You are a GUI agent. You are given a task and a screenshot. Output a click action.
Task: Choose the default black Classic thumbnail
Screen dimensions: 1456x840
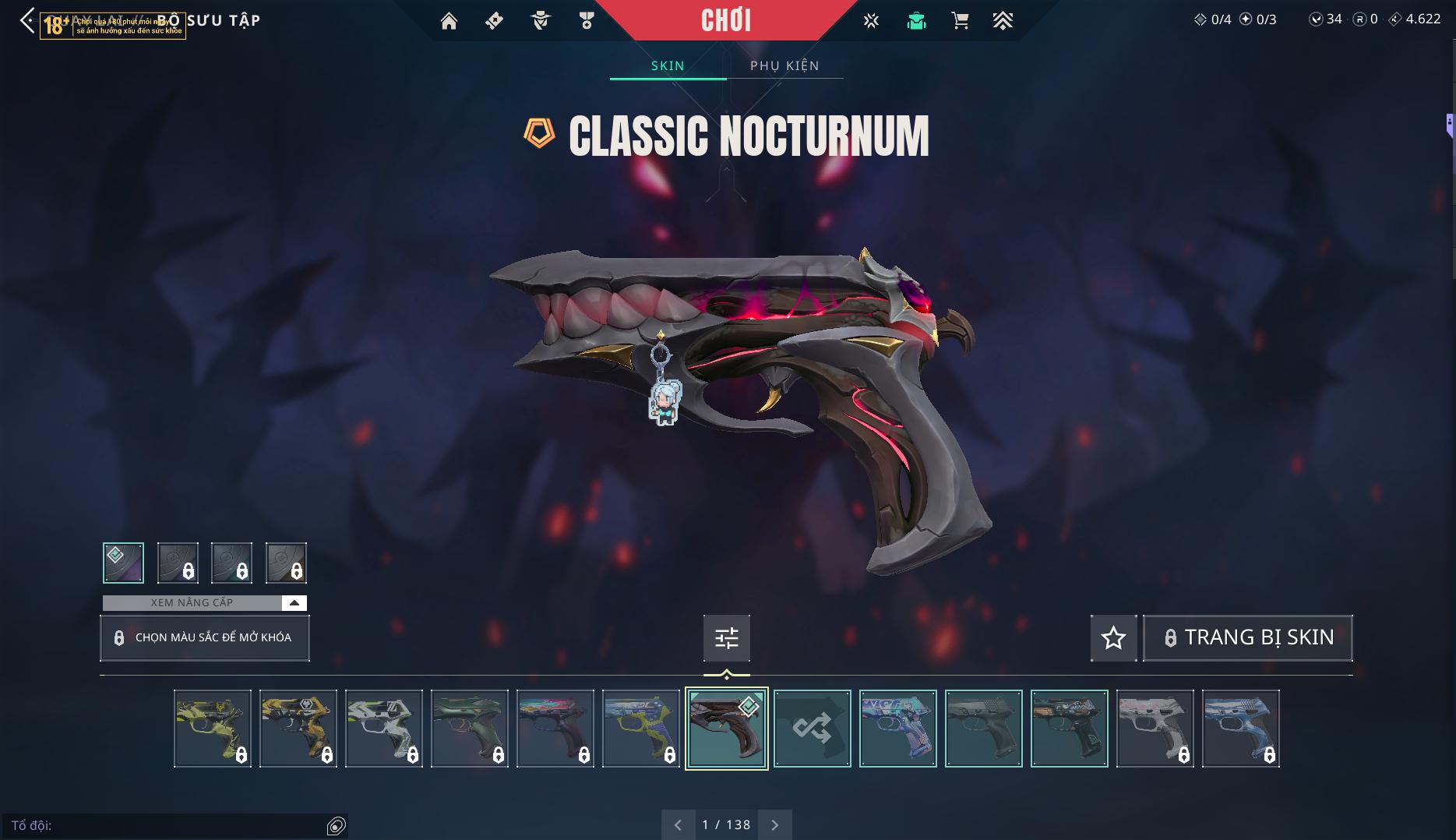[x=983, y=729]
